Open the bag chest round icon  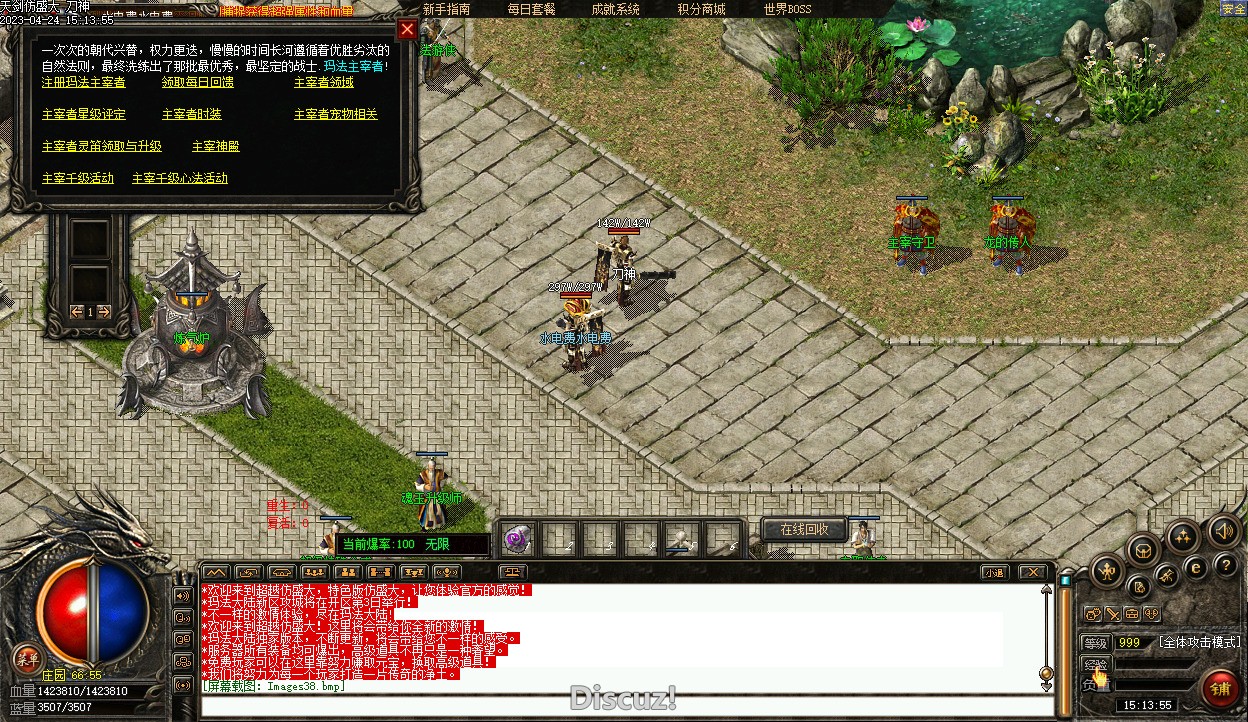tap(1143, 548)
